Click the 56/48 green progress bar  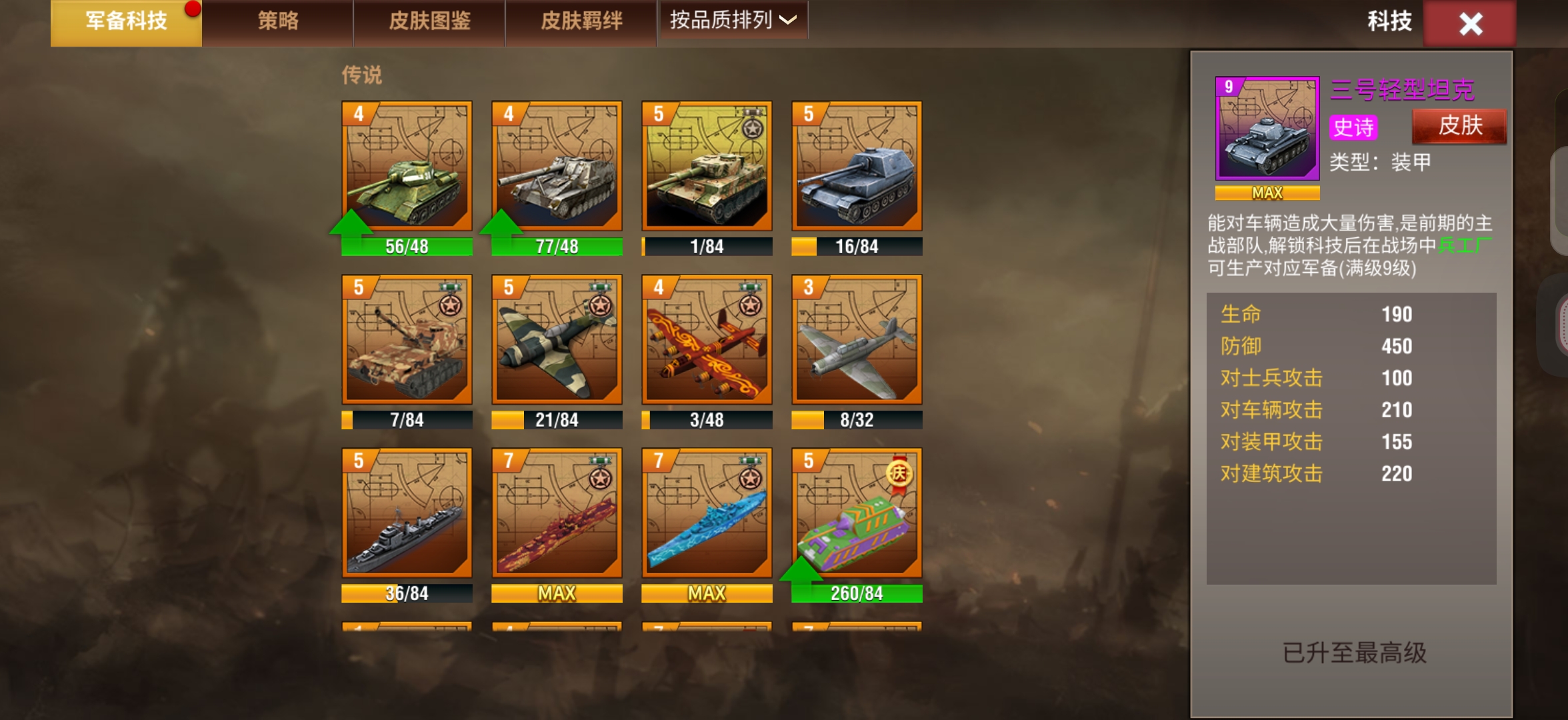click(x=407, y=246)
